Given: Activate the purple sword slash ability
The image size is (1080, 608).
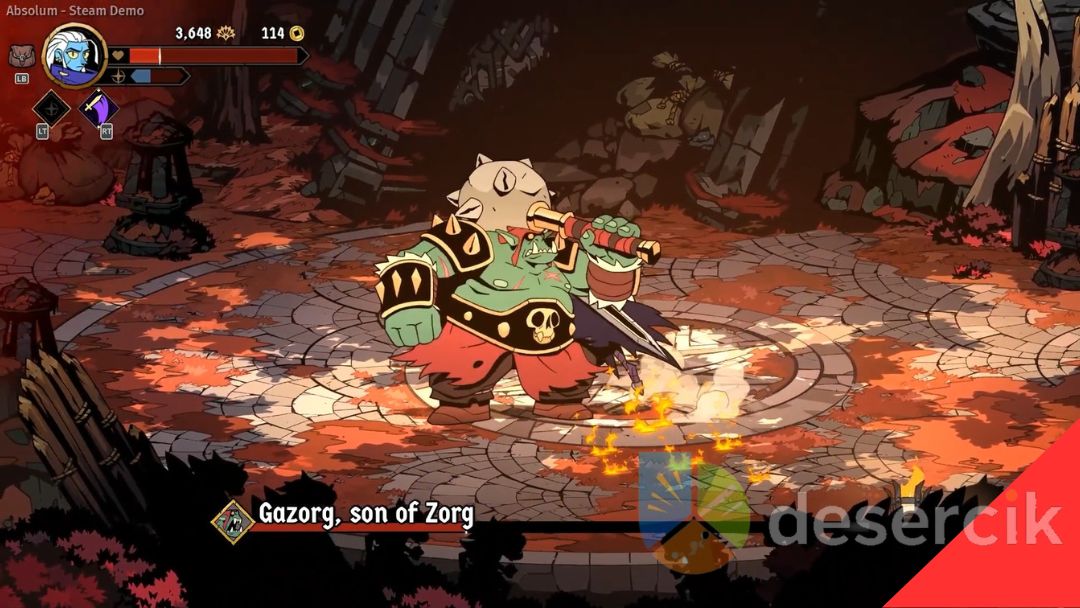Looking at the screenshot, I should click(98, 108).
